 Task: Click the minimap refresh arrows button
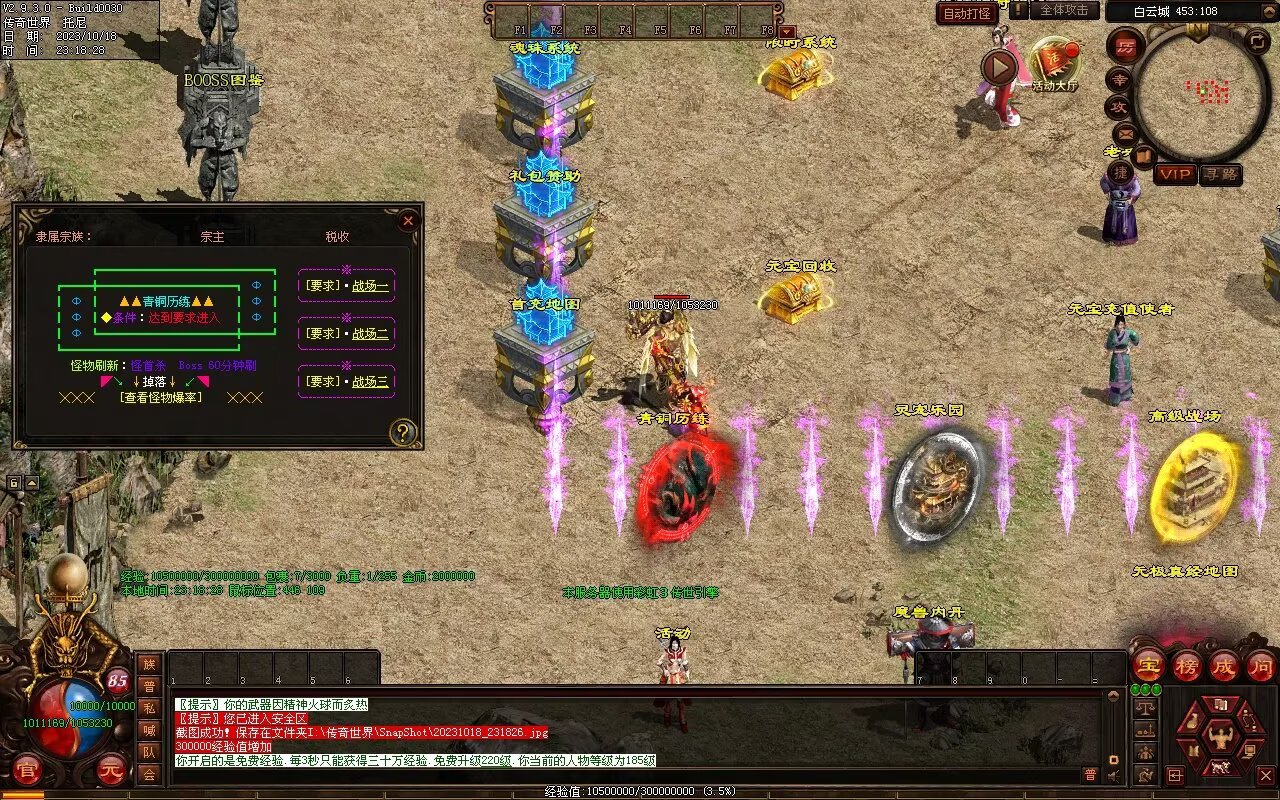pyautogui.click(x=1257, y=42)
